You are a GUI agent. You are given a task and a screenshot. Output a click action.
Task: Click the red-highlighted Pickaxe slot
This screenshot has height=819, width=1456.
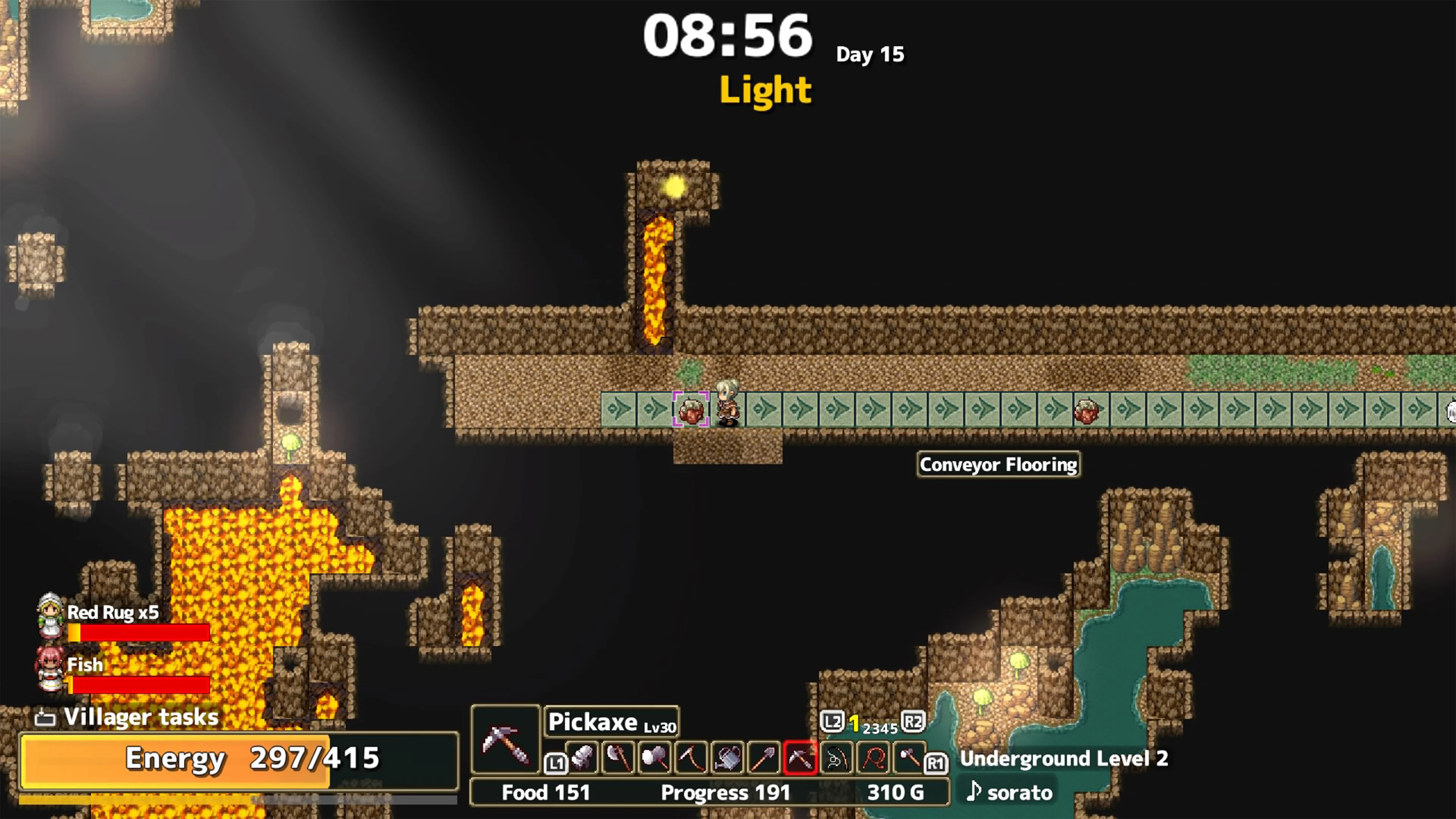[x=800, y=758]
